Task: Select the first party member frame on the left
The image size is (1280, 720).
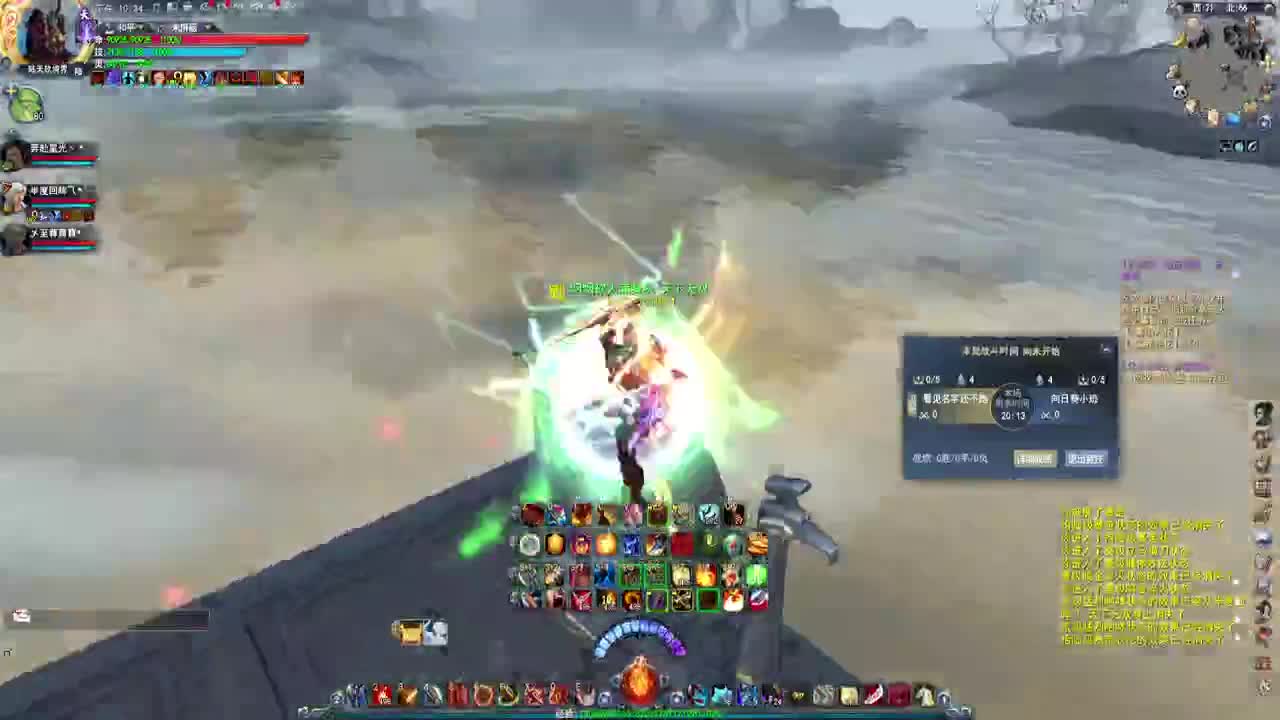Action: (x=45, y=155)
